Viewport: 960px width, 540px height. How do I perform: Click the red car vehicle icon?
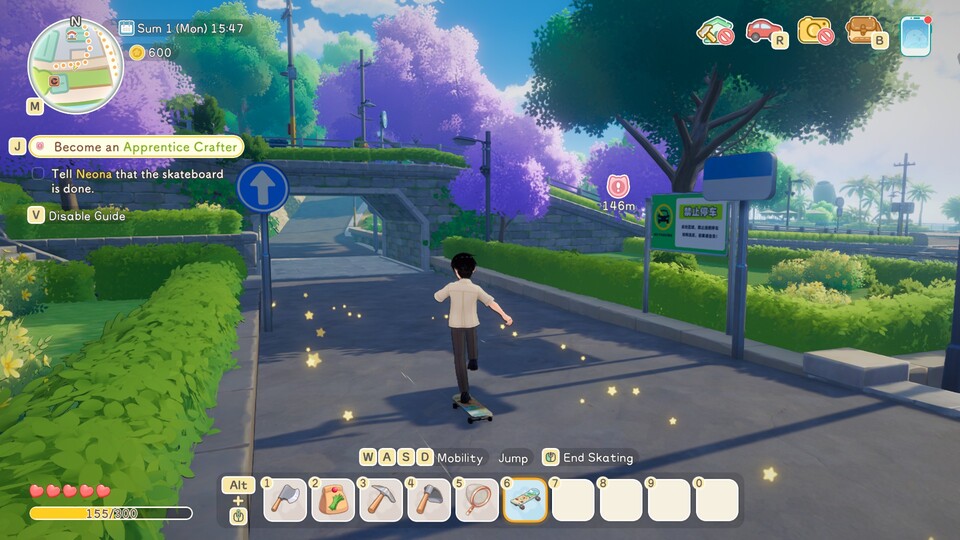765,32
